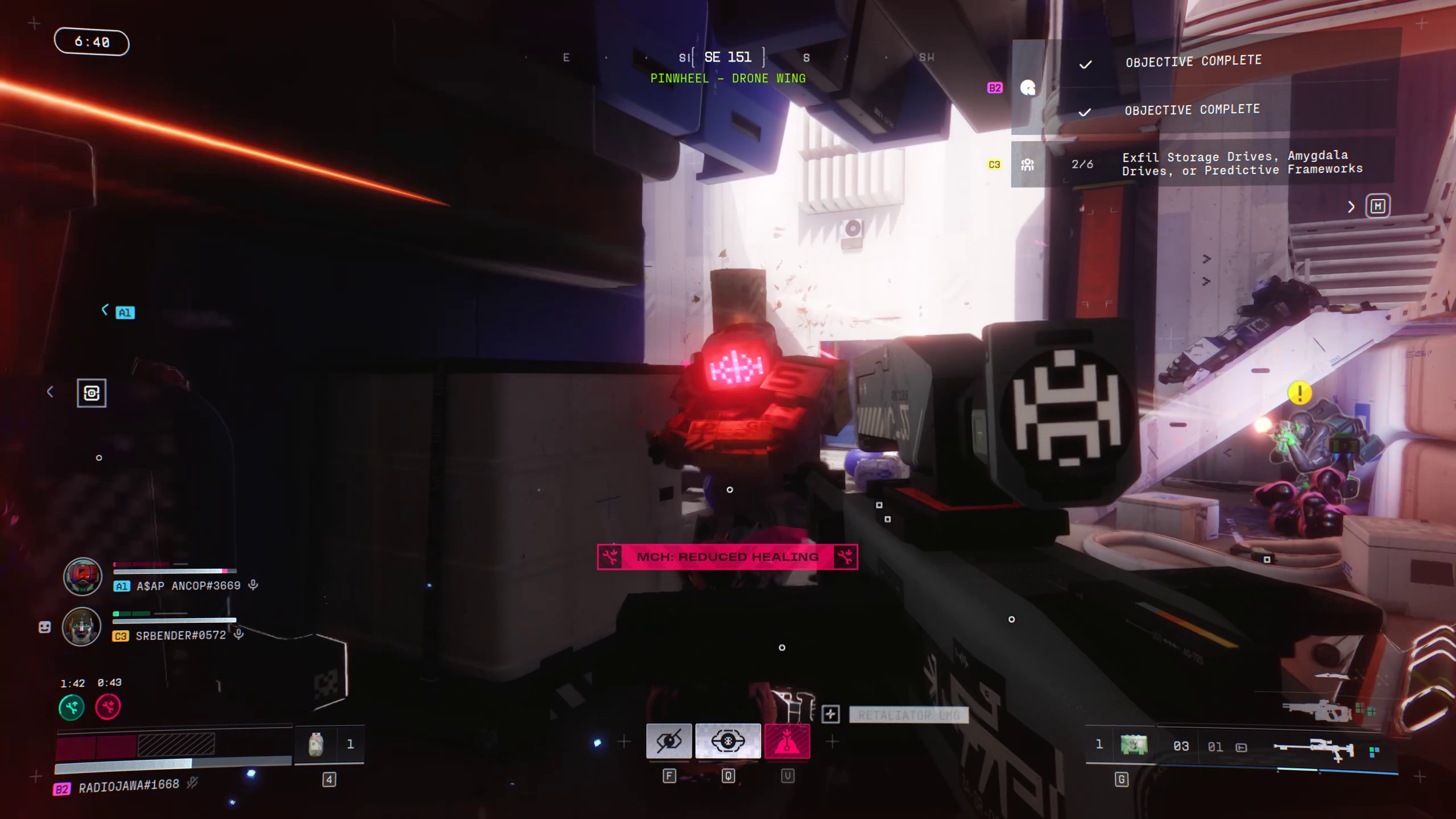The width and height of the screenshot is (1456, 819).
Task: Use the pink highlighted ability icon
Action: [x=787, y=741]
